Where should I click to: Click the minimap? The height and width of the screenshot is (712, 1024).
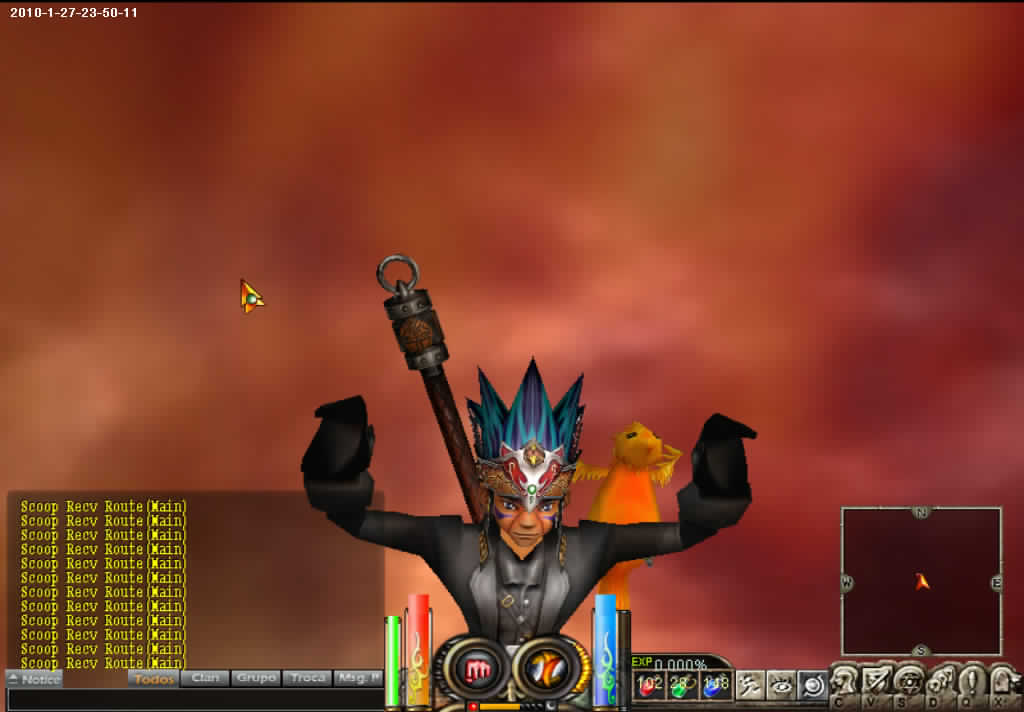click(921, 581)
